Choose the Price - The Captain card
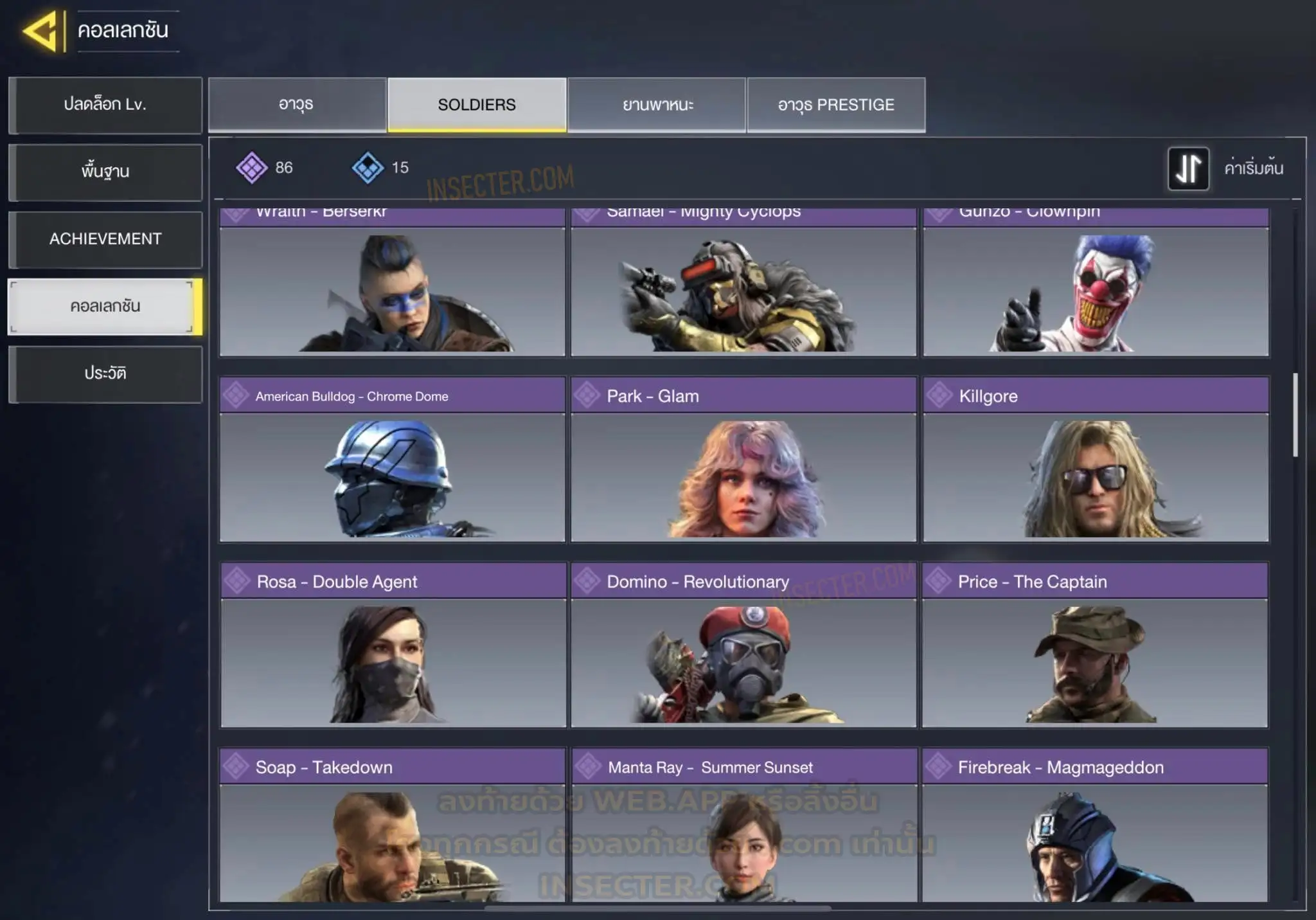This screenshot has width=1316, height=920. click(1095, 645)
